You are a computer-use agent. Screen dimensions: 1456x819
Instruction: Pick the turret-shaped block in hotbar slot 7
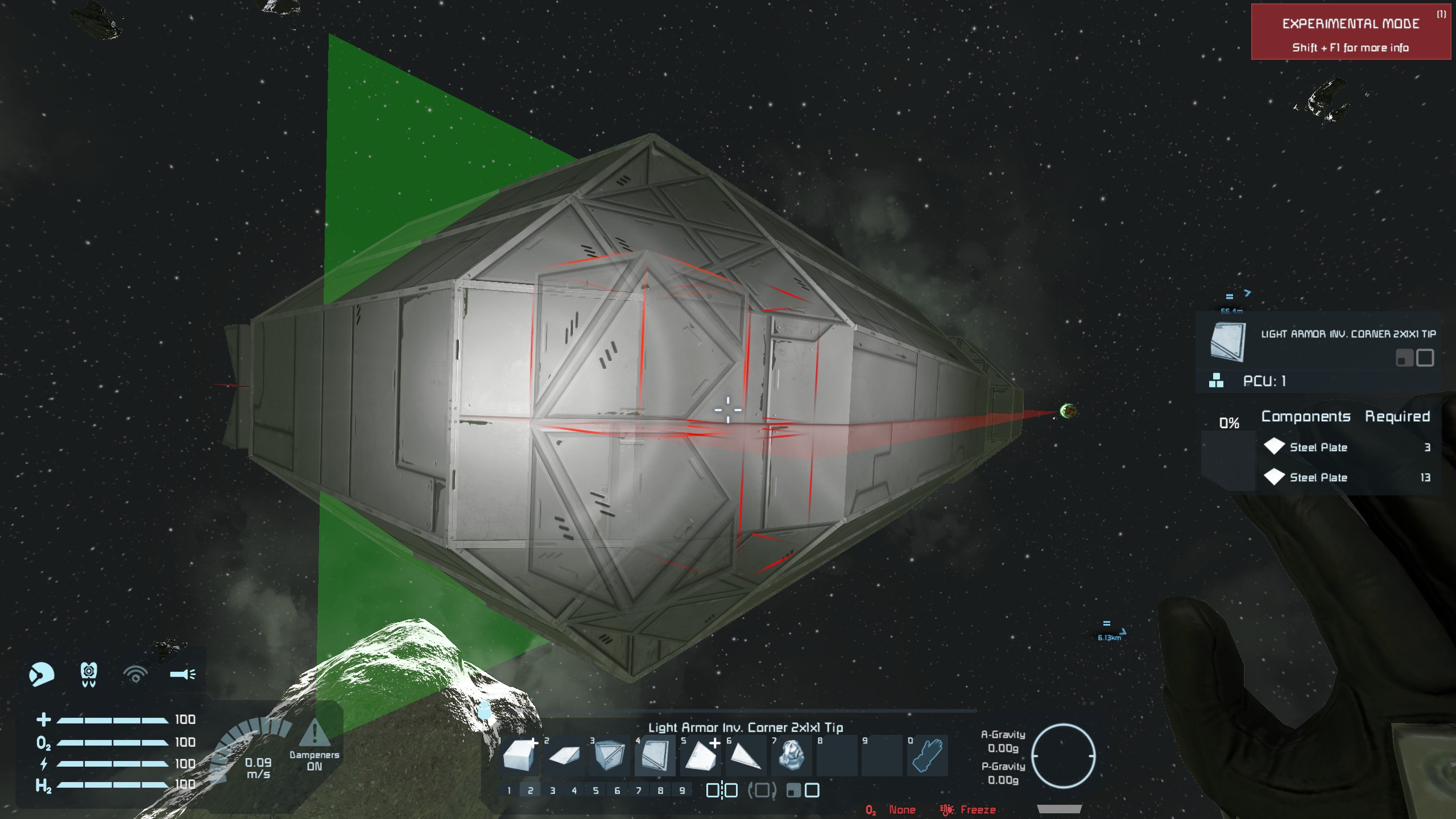791,756
